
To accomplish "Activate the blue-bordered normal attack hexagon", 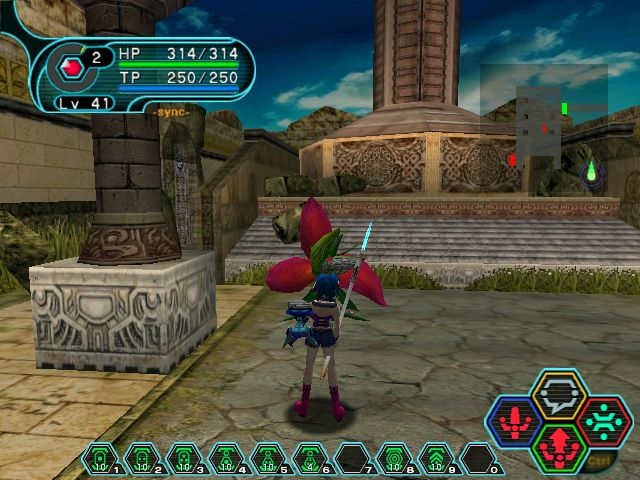I will coord(514,421).
